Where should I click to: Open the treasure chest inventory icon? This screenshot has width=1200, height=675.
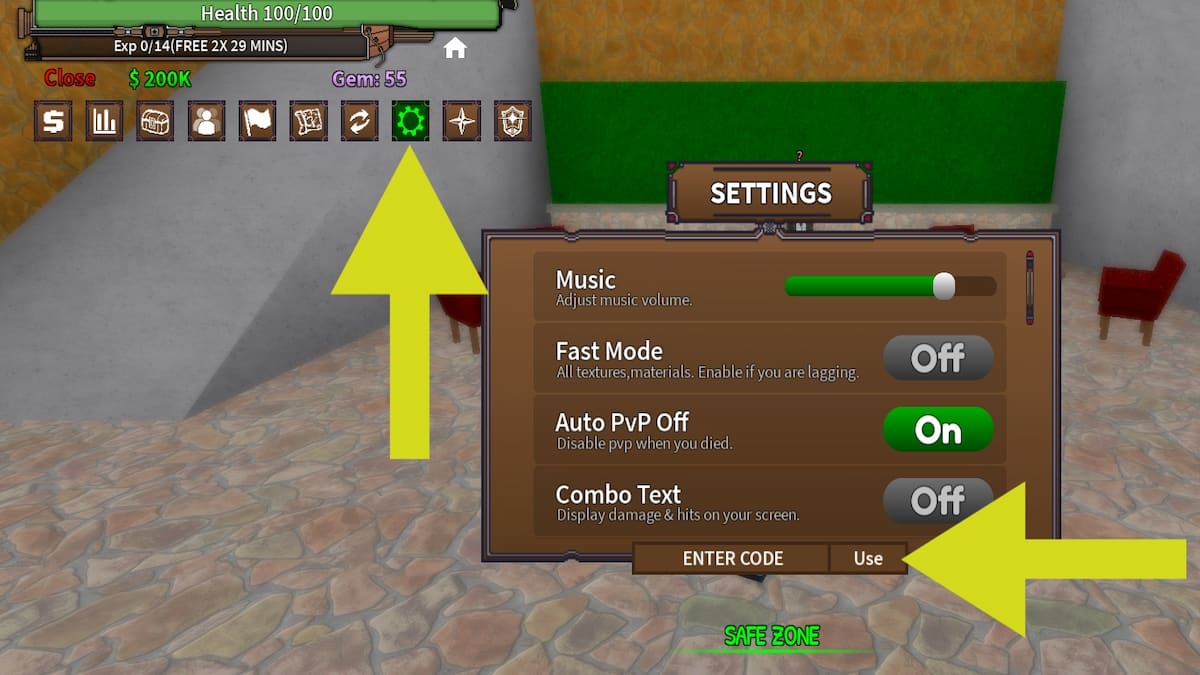coord(155,121)
